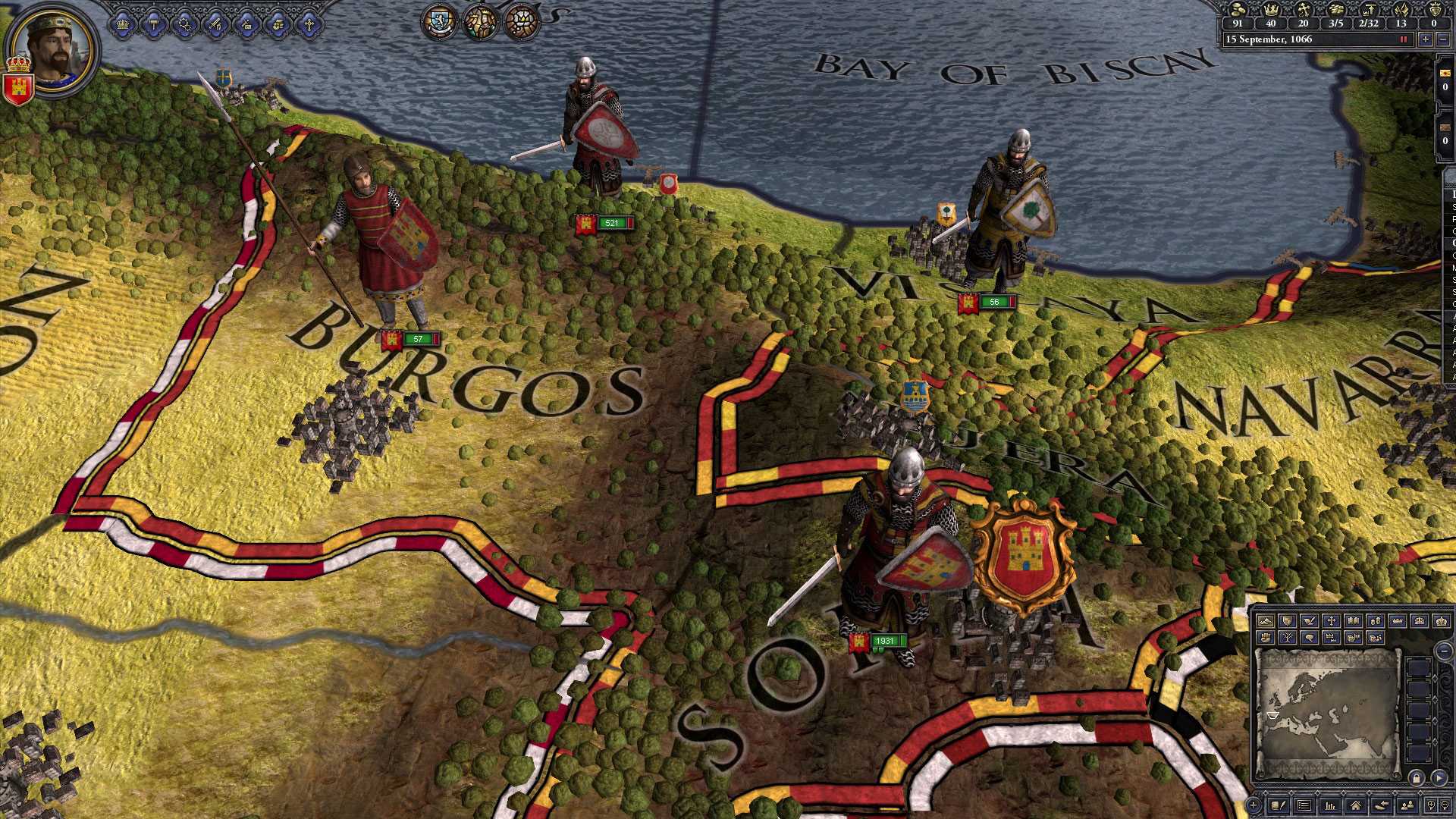Expand minimap navigation with the arrow button
1456x819 pixels.
[1439, 778]
